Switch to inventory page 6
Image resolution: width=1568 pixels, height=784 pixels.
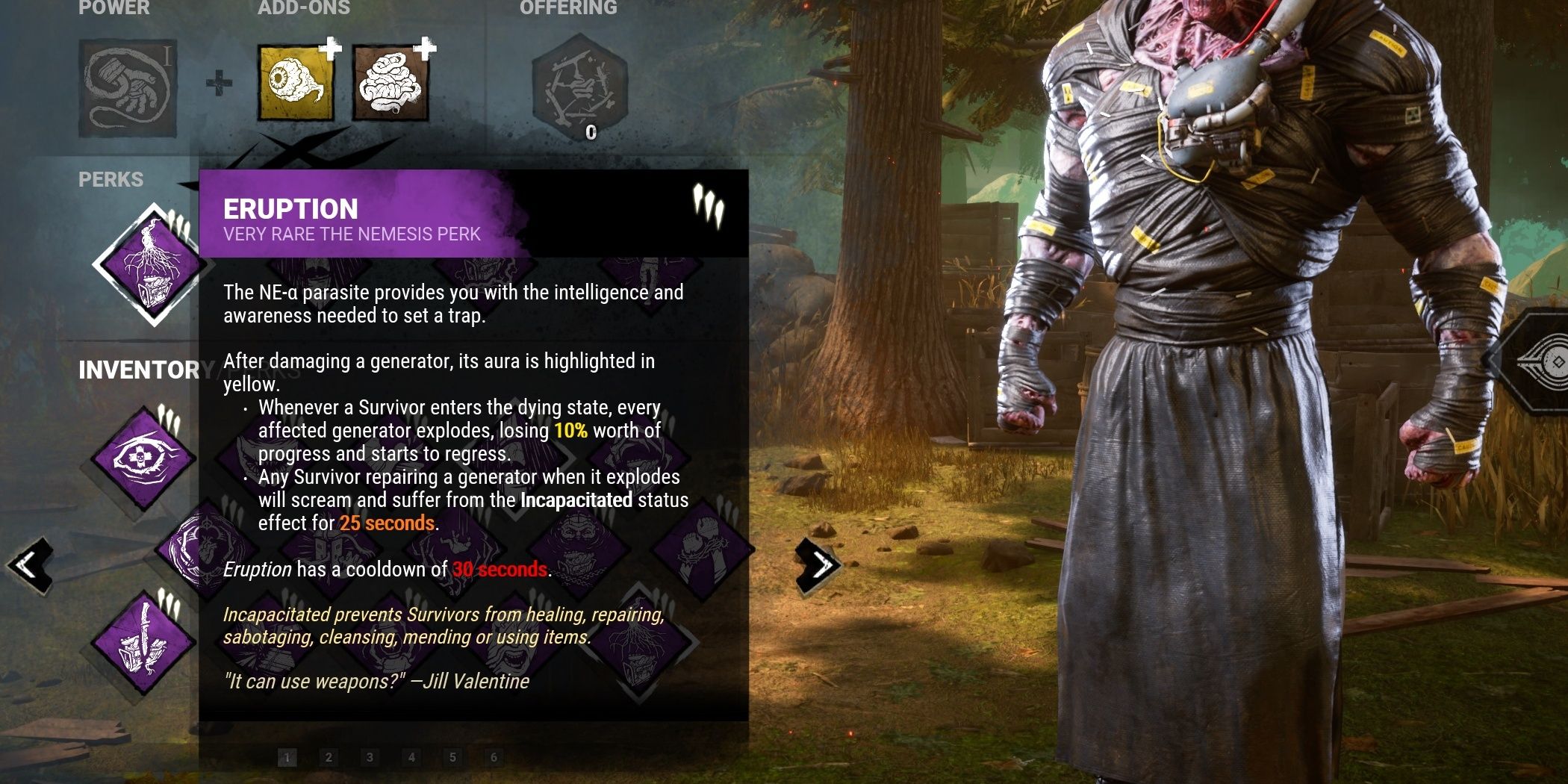(x=494, y=758)
